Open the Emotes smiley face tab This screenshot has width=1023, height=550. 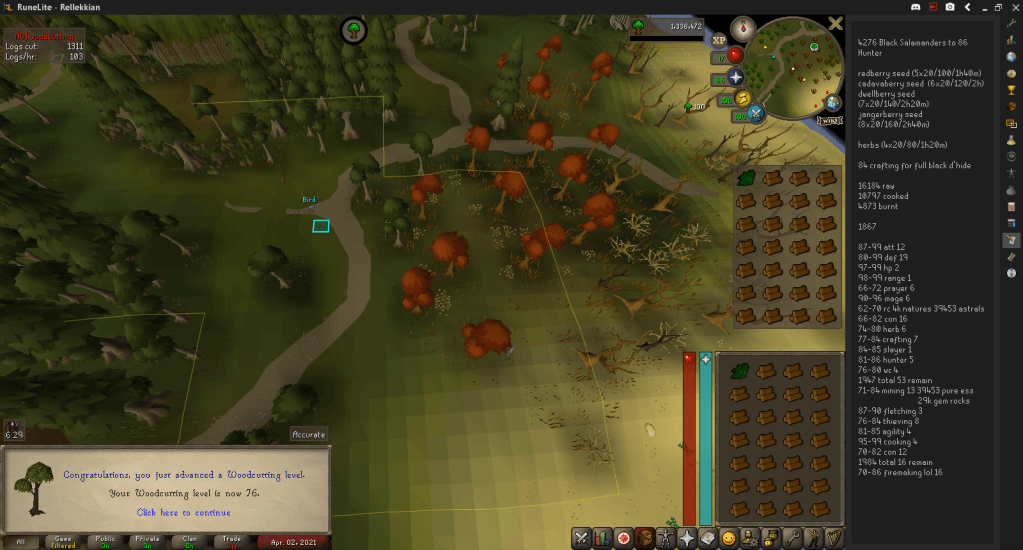pos(729,538)
